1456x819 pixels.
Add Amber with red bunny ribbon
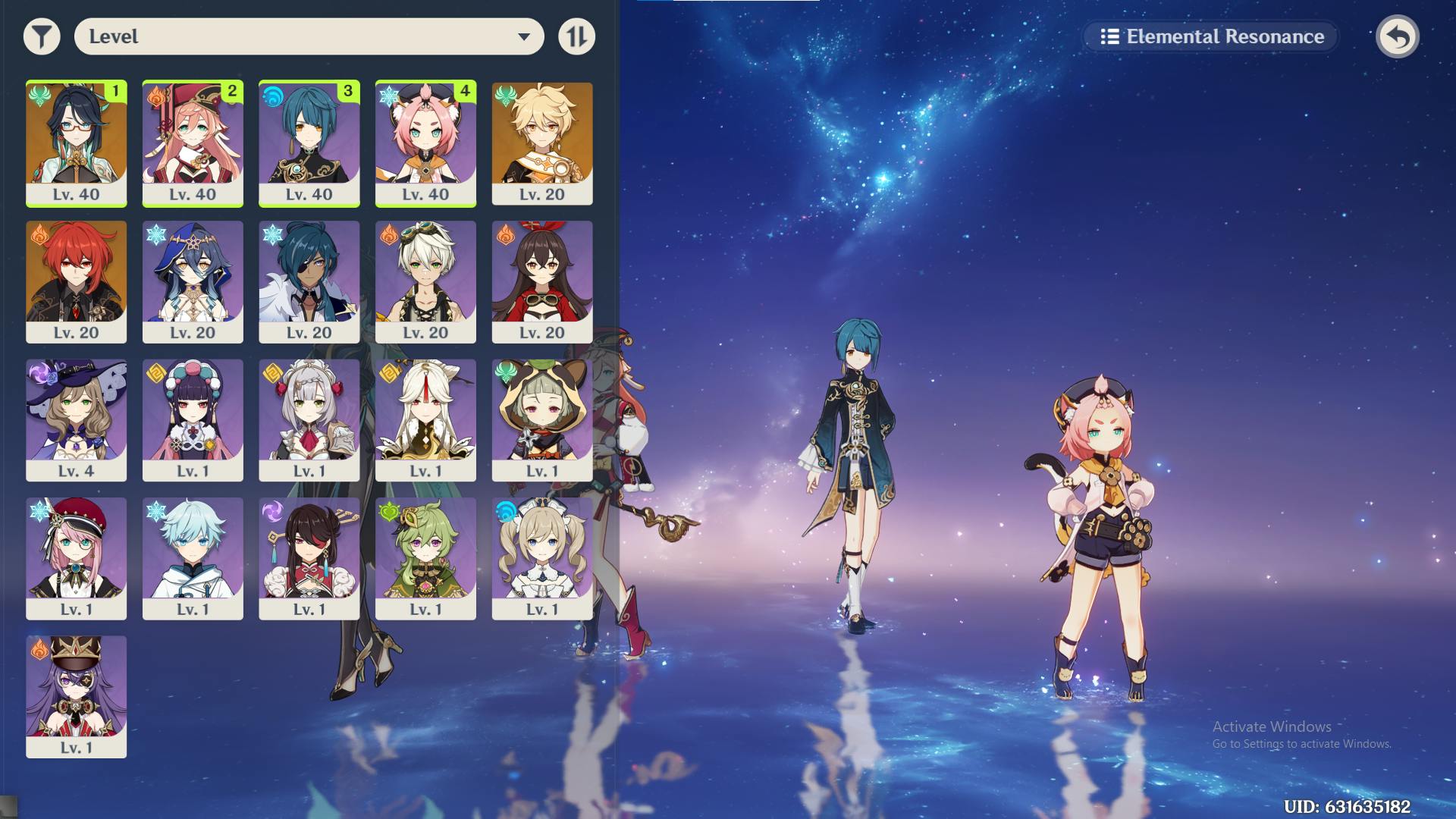(542, 281)
